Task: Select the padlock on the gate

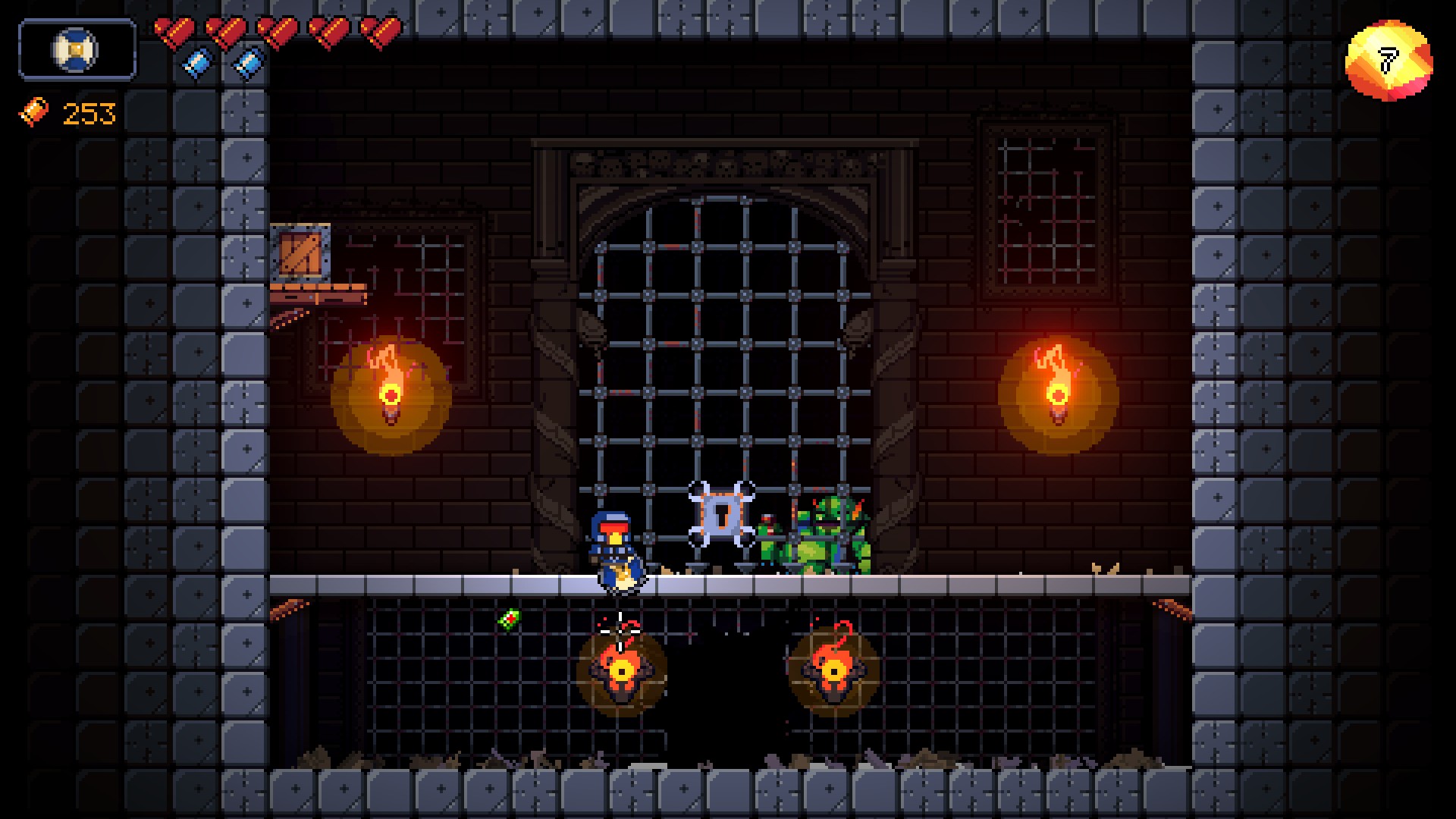Action: (720, 516)
